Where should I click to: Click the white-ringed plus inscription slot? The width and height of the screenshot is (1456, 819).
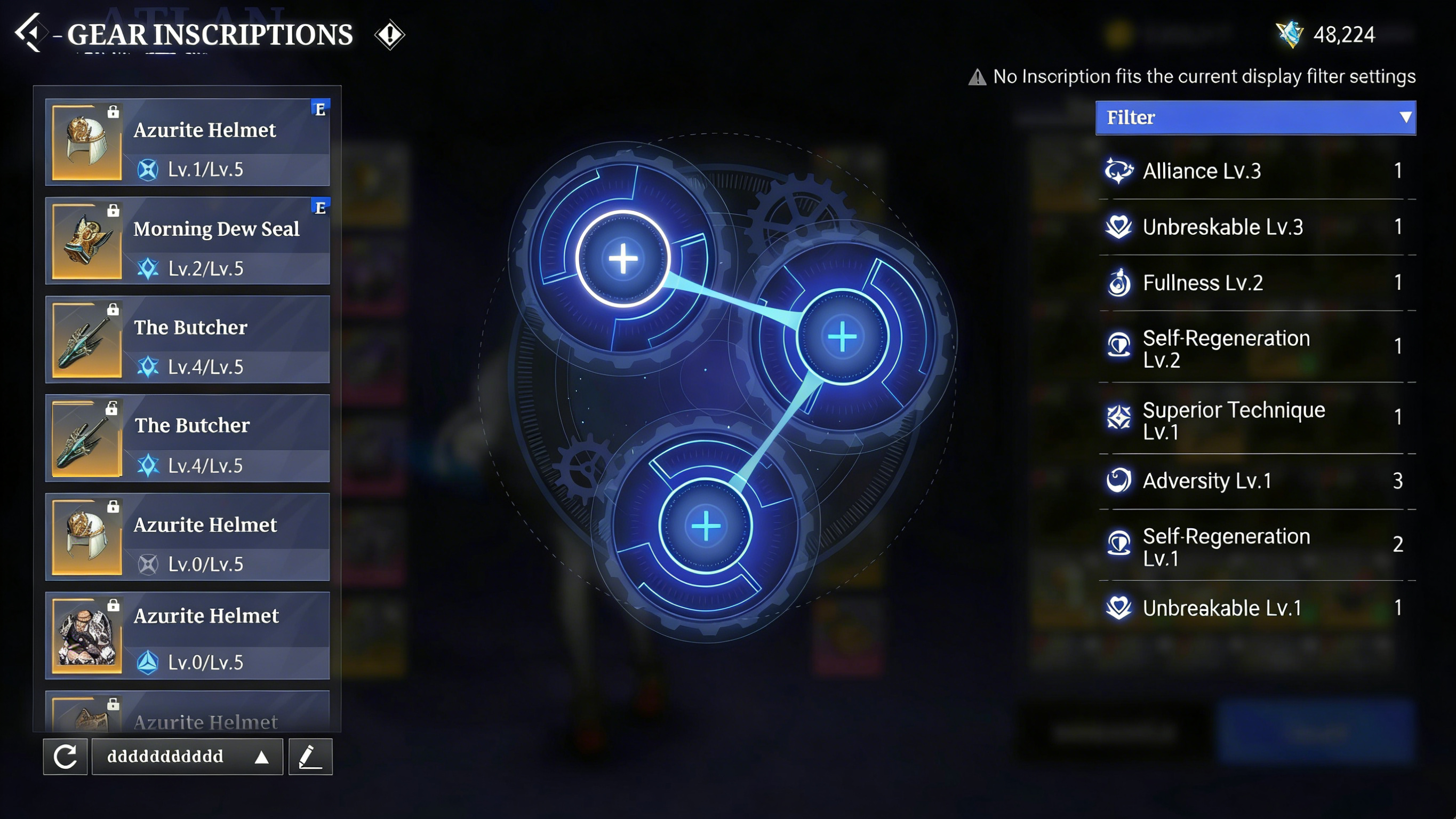tap(623, 258)
